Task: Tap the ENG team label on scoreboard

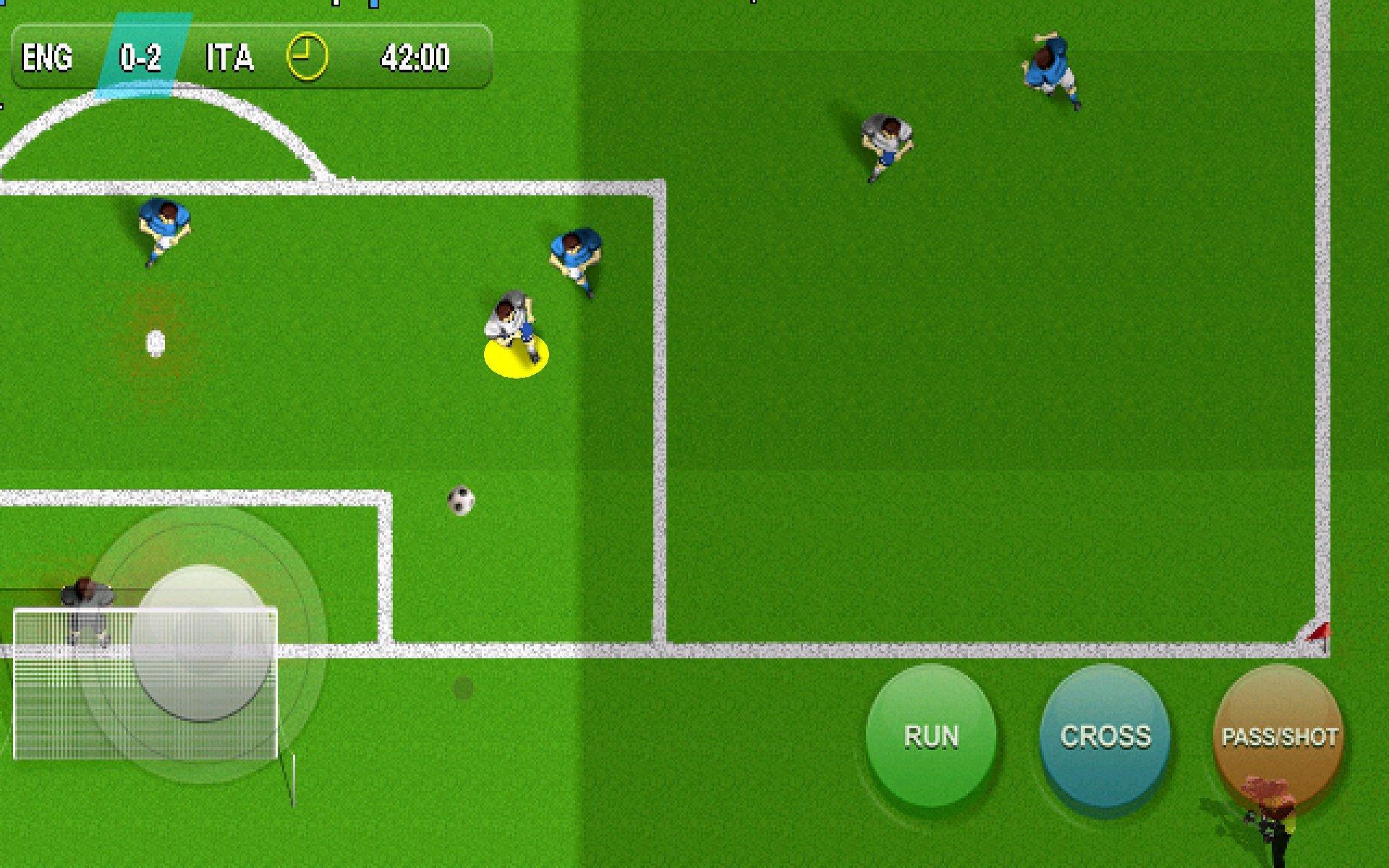Action: click(48, 58)
